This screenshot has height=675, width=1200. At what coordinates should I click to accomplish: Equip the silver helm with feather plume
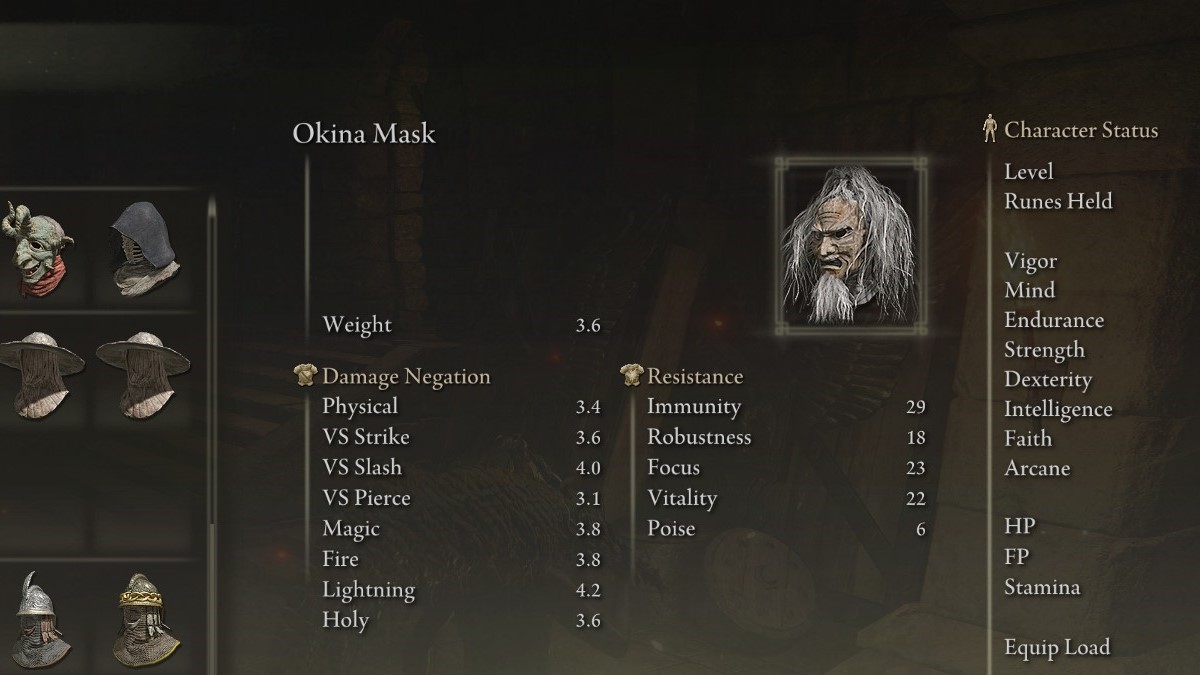coord(40,621)
